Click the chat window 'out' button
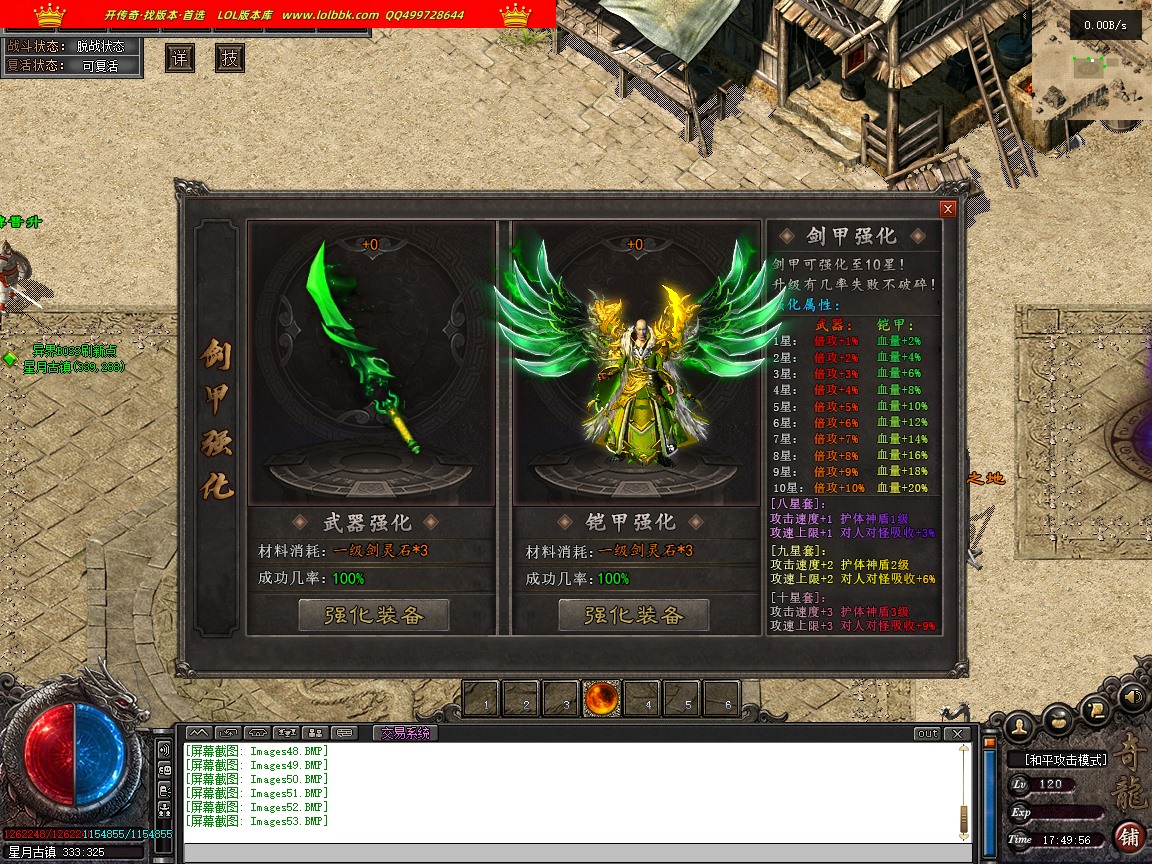This screenshot has width=1152, height=864. pyautogui.click(x=927, y=734)
